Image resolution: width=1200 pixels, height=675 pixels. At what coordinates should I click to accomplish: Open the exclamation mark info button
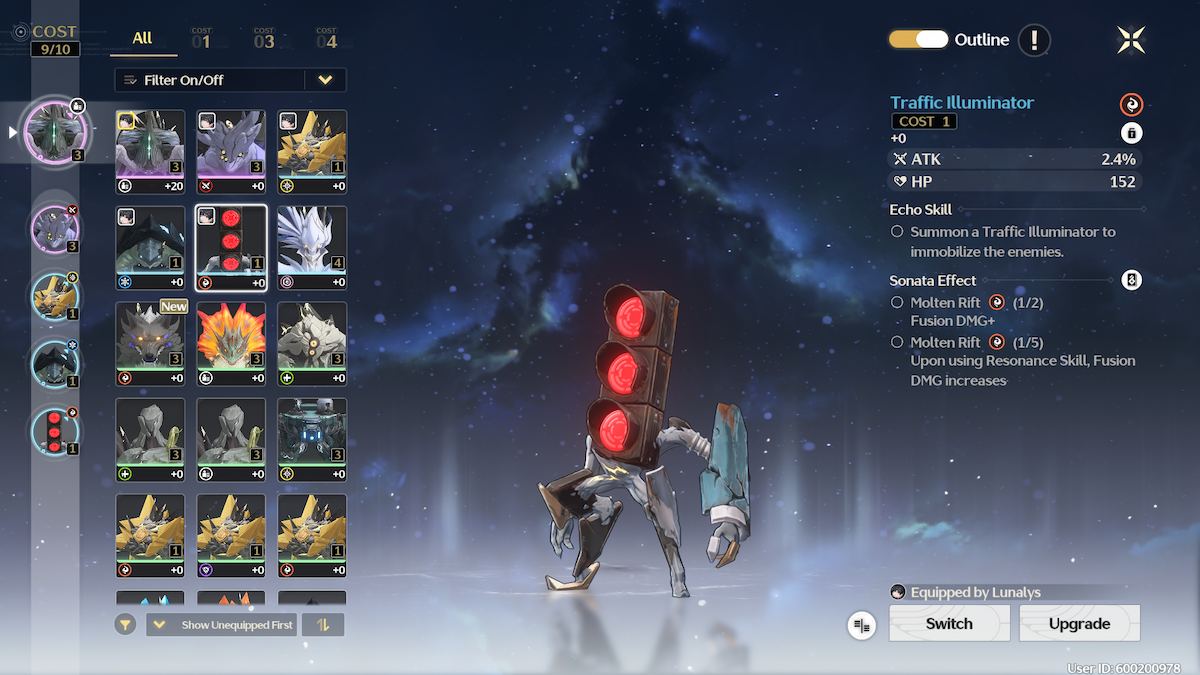1034,41
